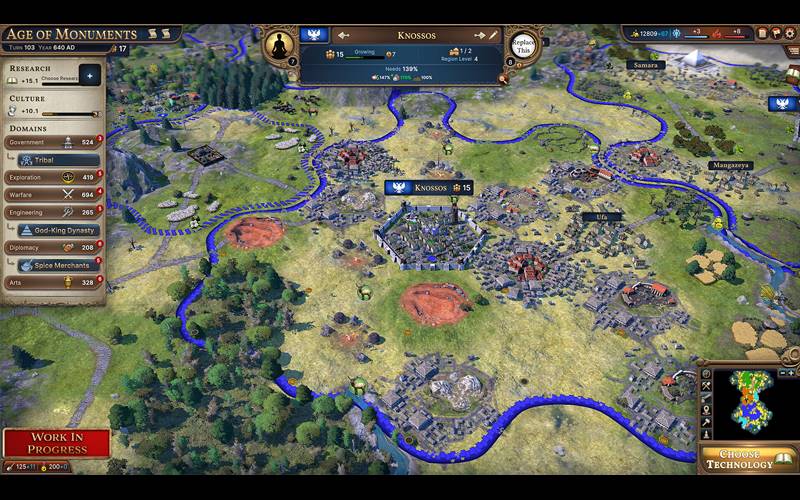Viewport: 800px width, 500px height.
Task: Select the Diplomacy domain row
Action: (x=55, y=247)
